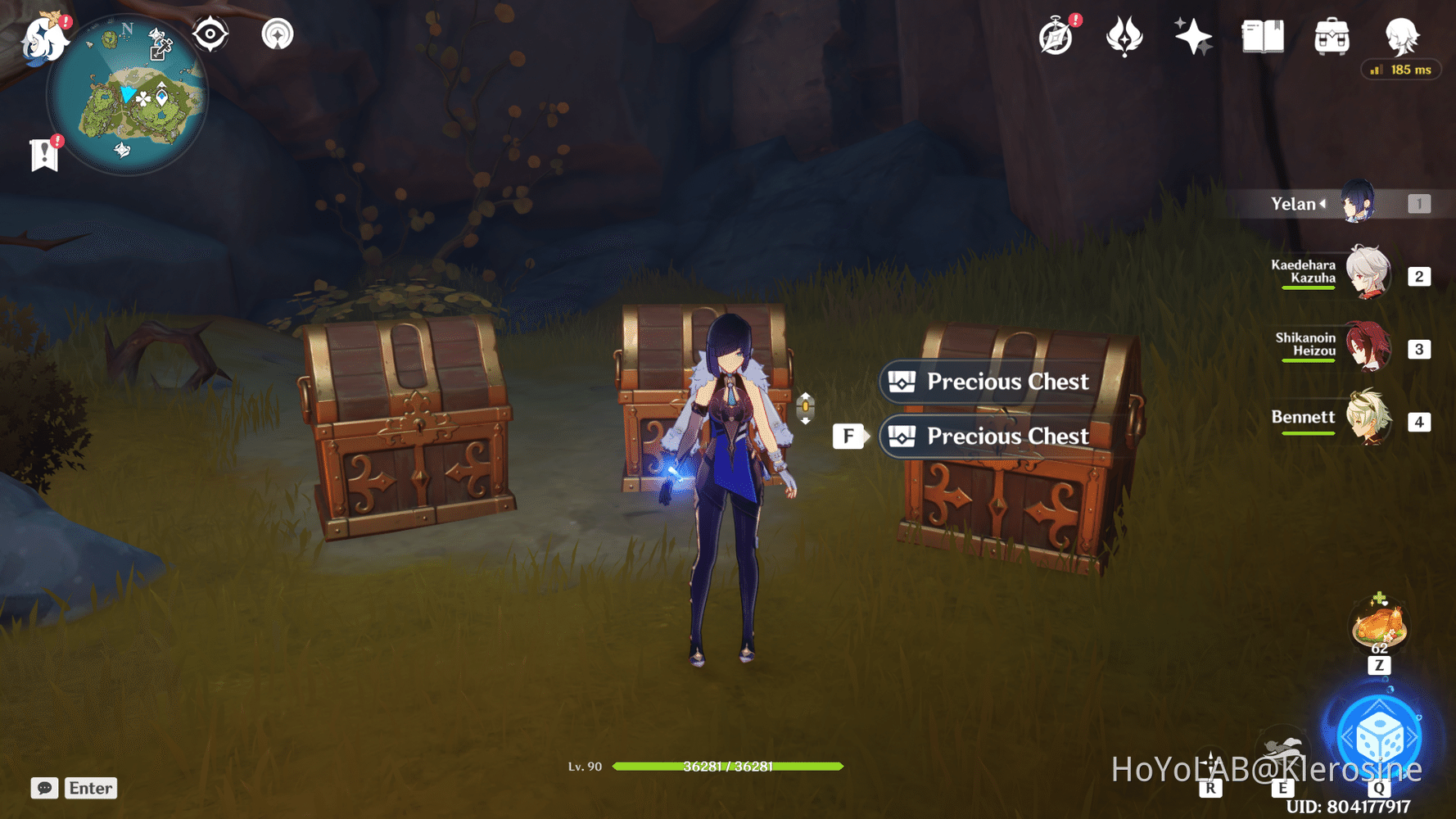The height and width of the screenshot is (819, 1456).
Task: Select Bennett in party slot 4
Action: (1369, 422)
